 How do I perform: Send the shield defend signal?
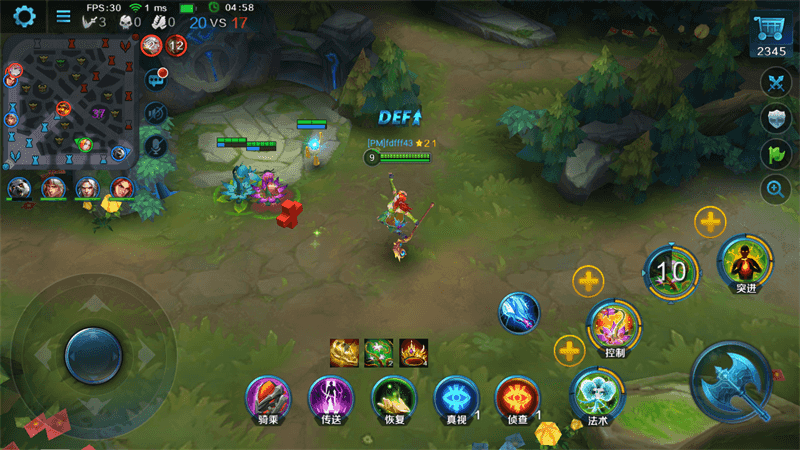point(776,119)
